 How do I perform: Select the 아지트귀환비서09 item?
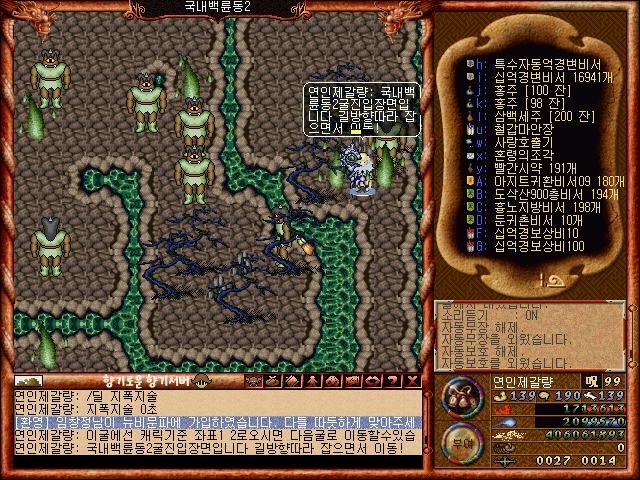coord(530,181)
